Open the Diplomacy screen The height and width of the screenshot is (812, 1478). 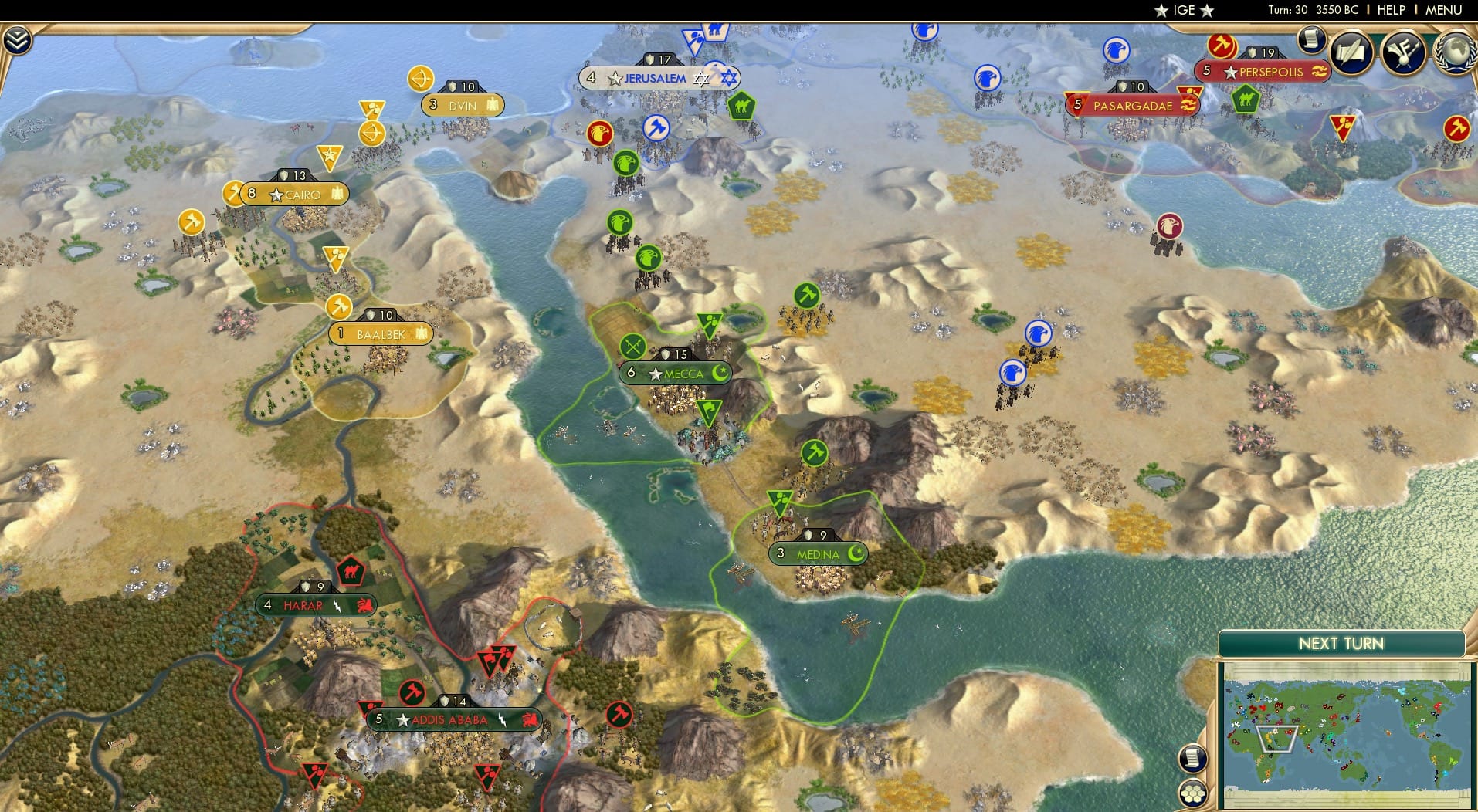tap(1402, 52)
